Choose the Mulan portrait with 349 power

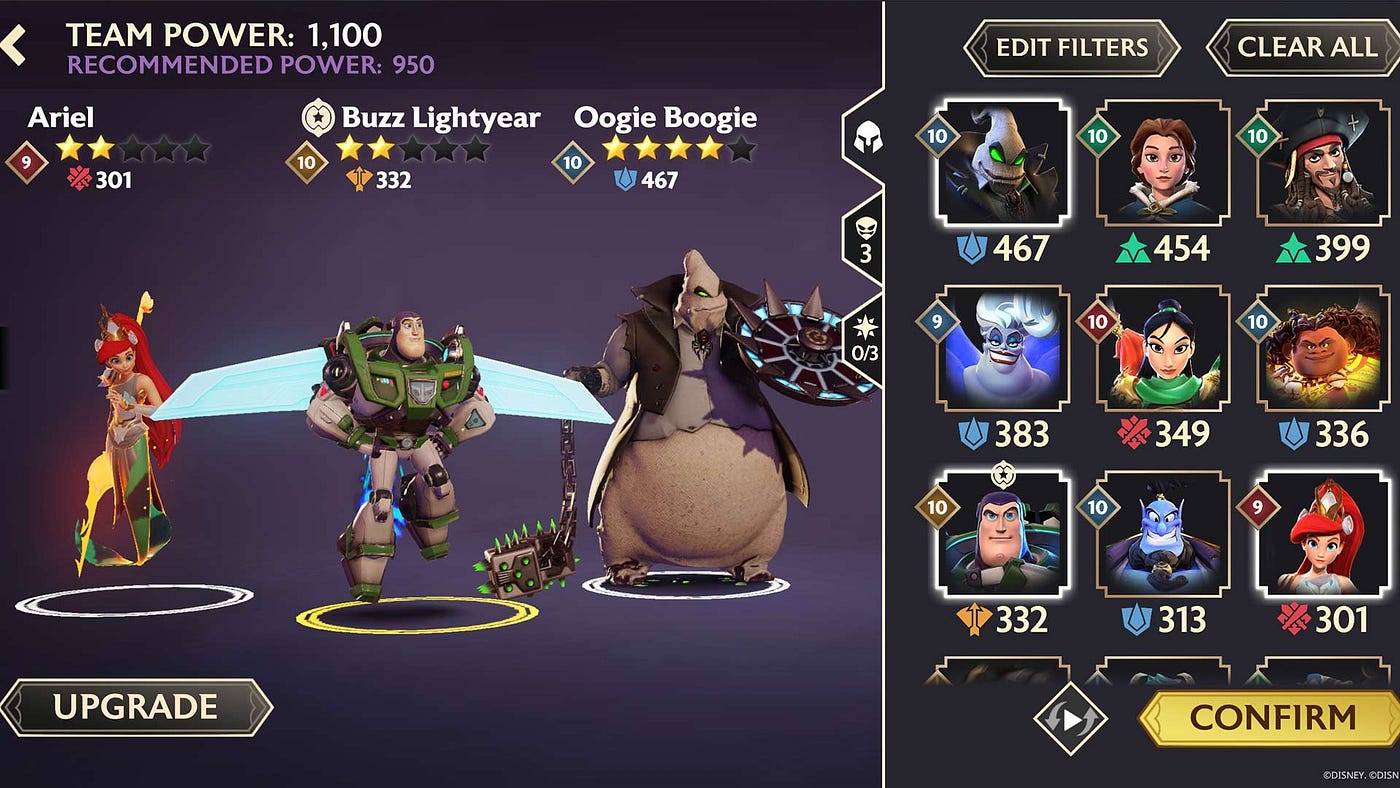(1163, 349)
